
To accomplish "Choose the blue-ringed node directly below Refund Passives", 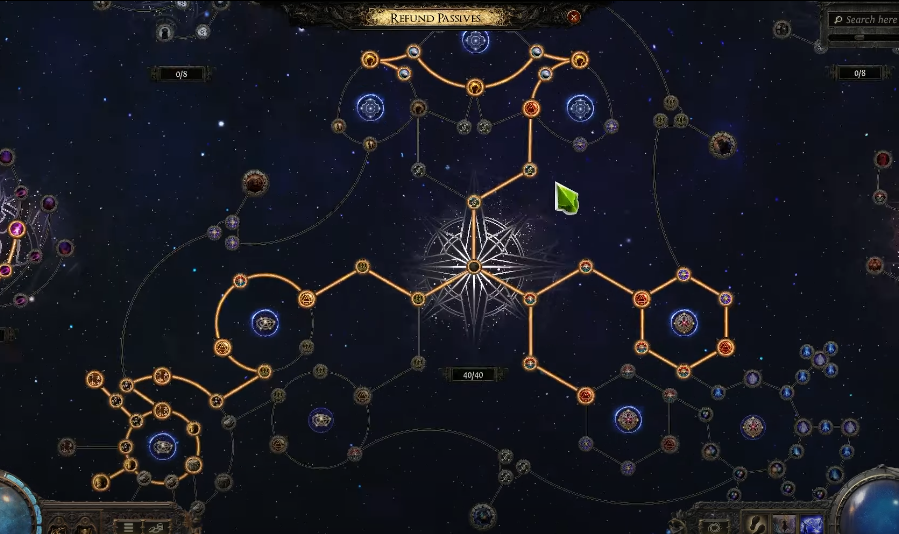I will pyautogui.click(x=475, y=41).
